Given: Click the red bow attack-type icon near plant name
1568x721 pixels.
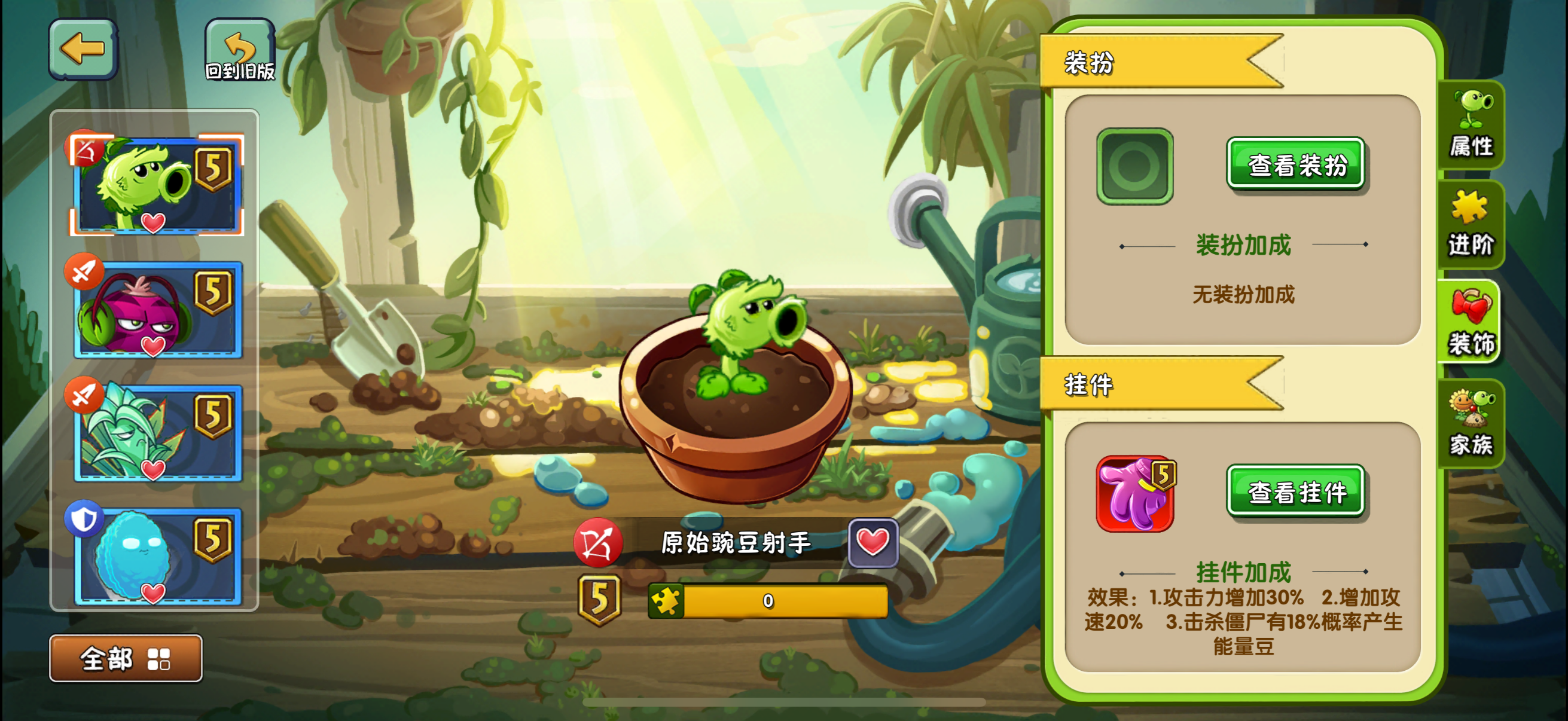Looking at the screenshot, I should click(x=599, y=546).
